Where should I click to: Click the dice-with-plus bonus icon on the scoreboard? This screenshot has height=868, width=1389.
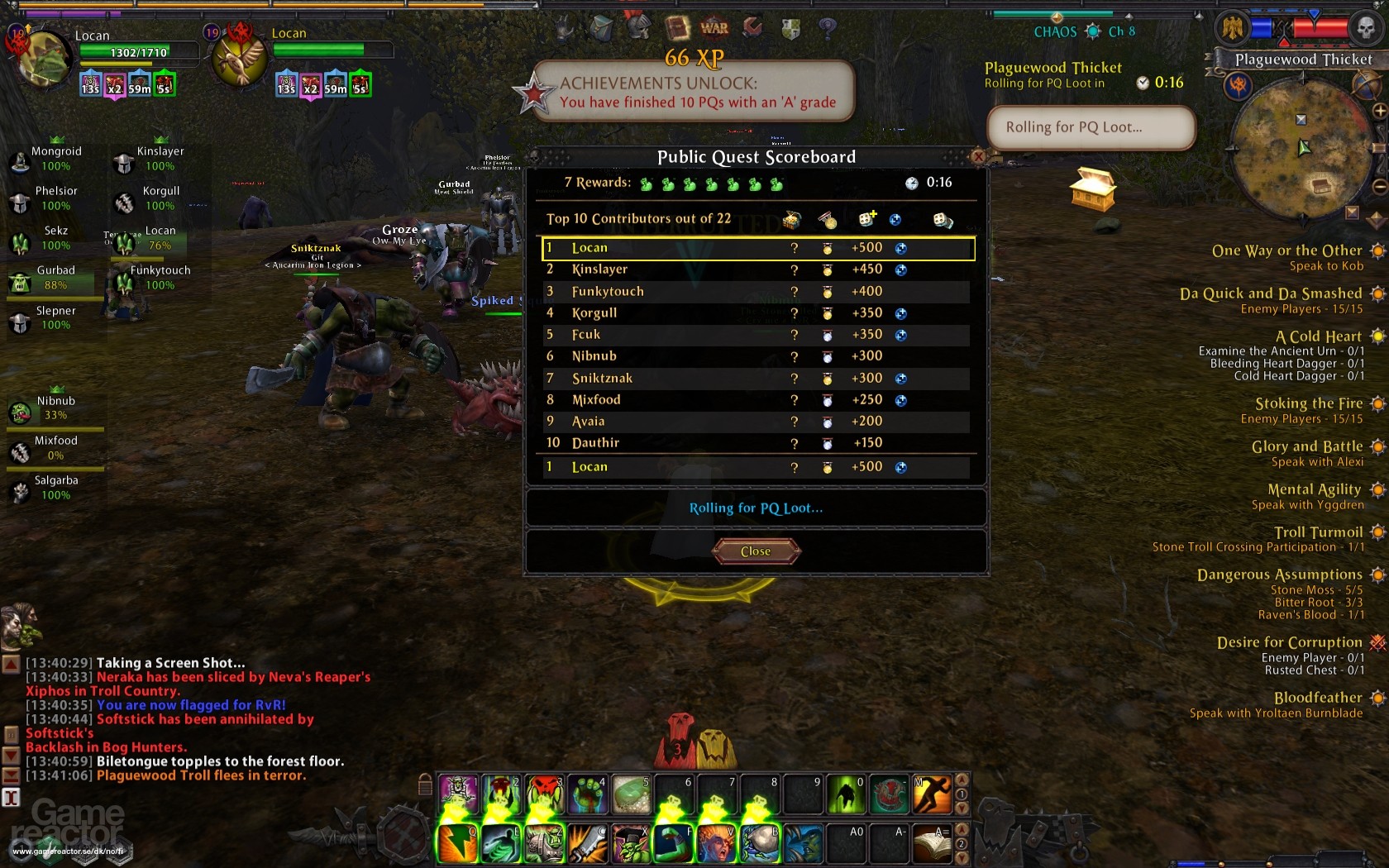coord(866,218)
